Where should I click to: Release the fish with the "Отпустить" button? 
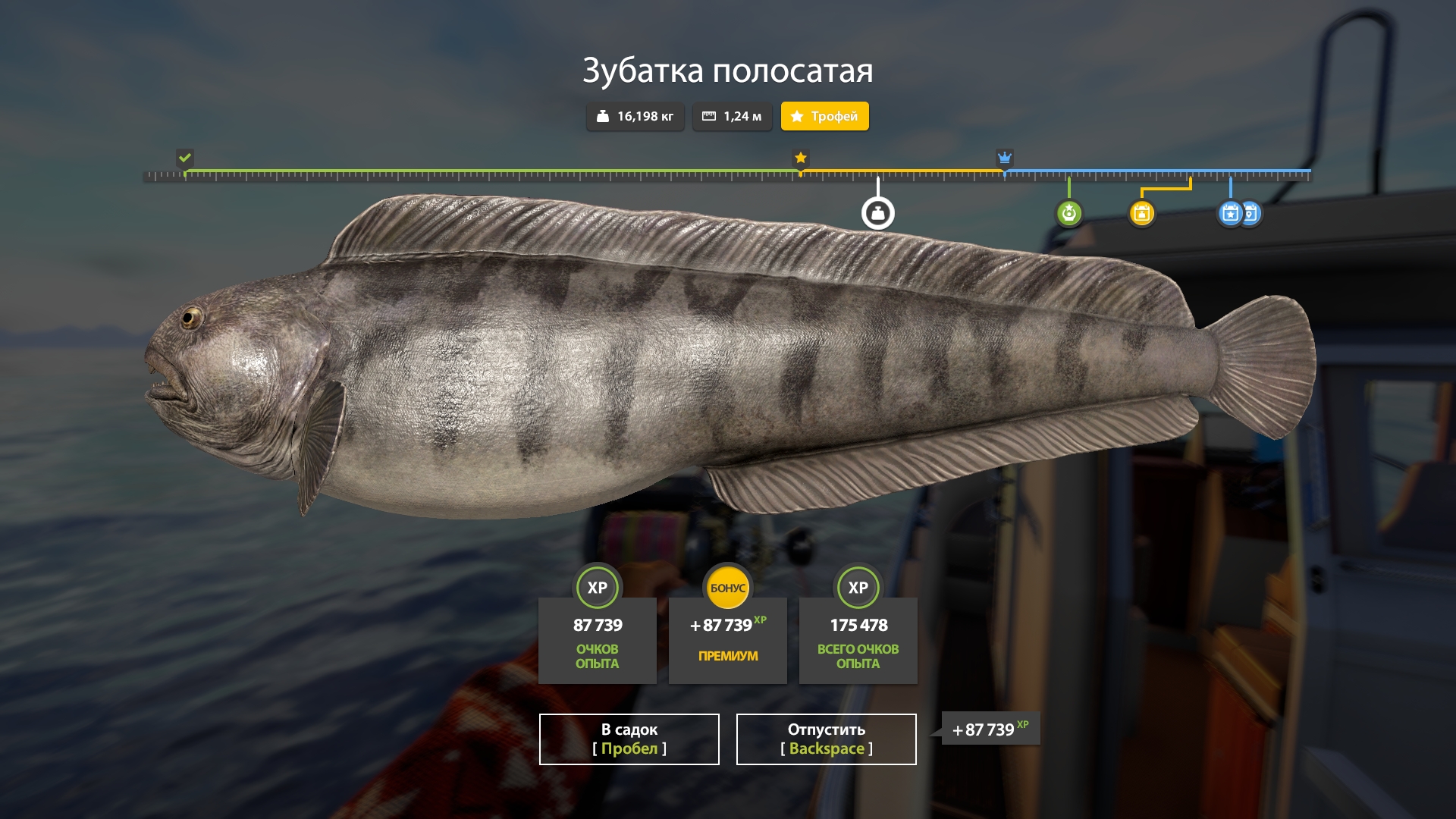pos(826,739)
